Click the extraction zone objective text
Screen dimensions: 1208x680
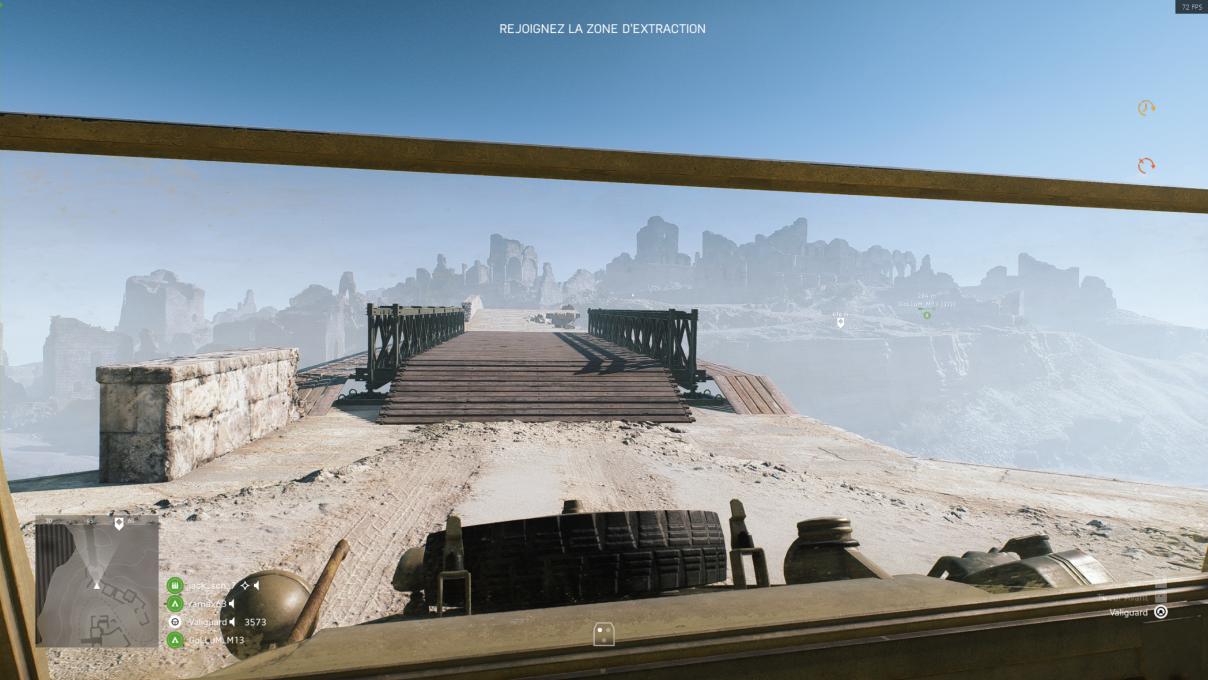(602, 29)
